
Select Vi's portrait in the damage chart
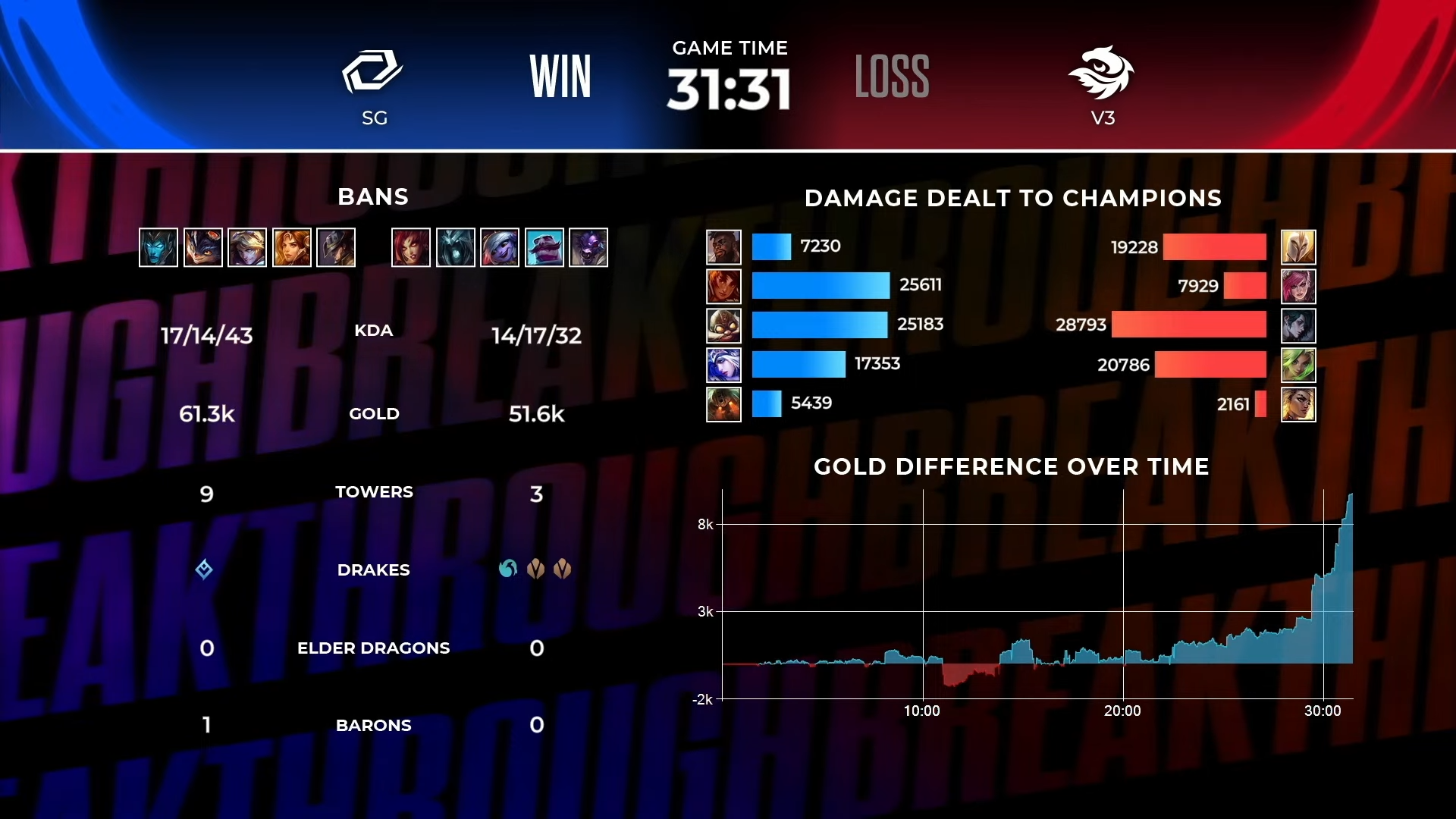coord(1299,286)
